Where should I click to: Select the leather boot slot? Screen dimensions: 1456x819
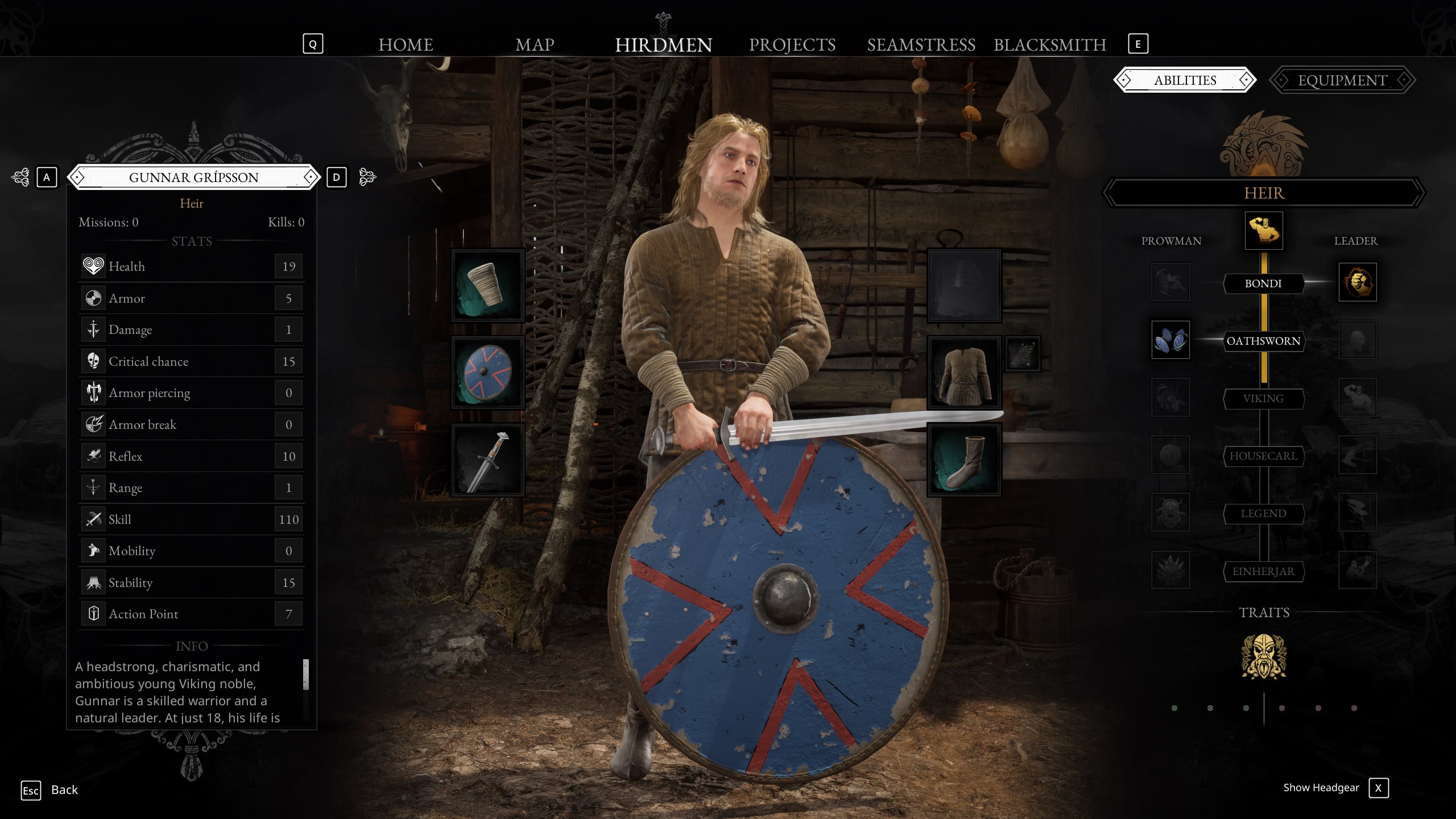(963, 460)
